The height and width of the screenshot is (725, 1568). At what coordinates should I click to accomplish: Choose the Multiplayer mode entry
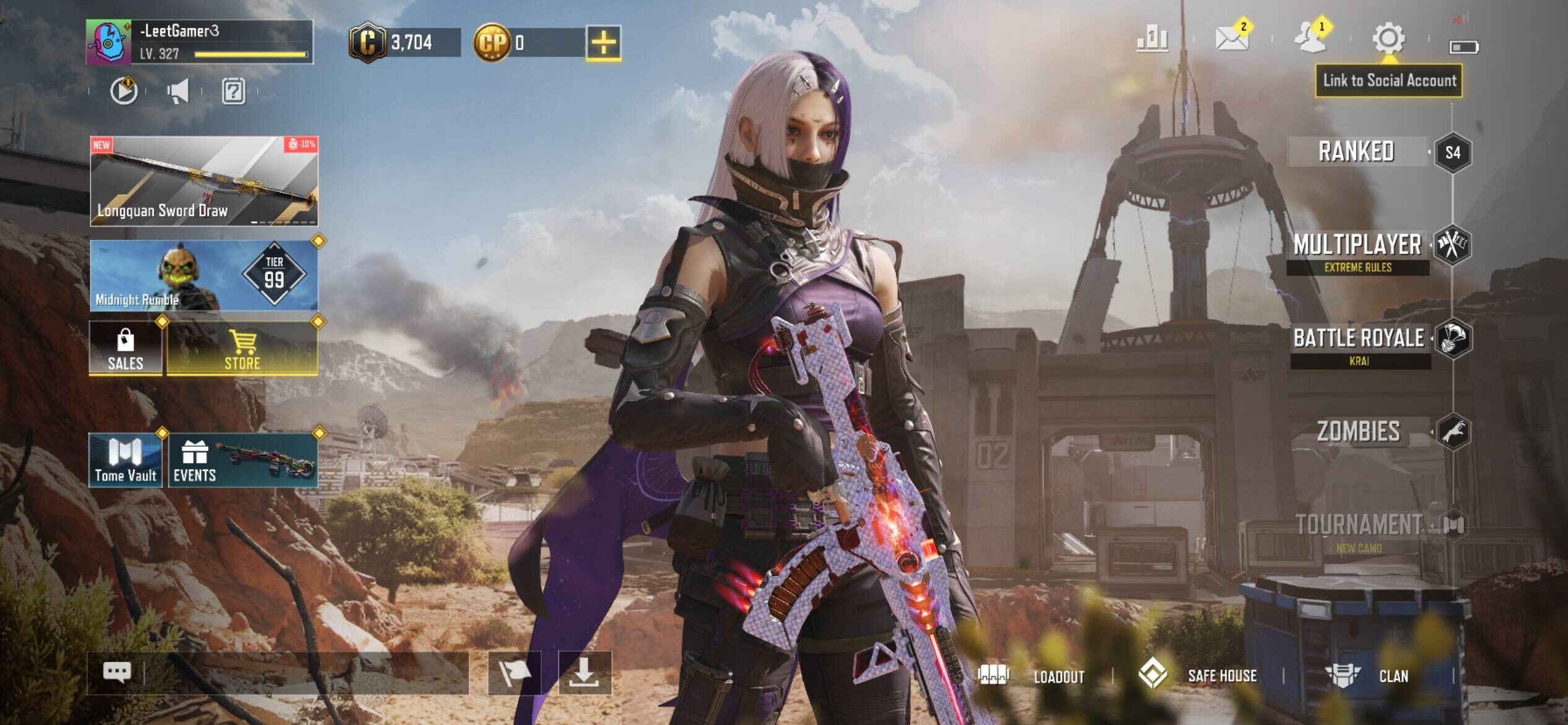coord(1357,245)
